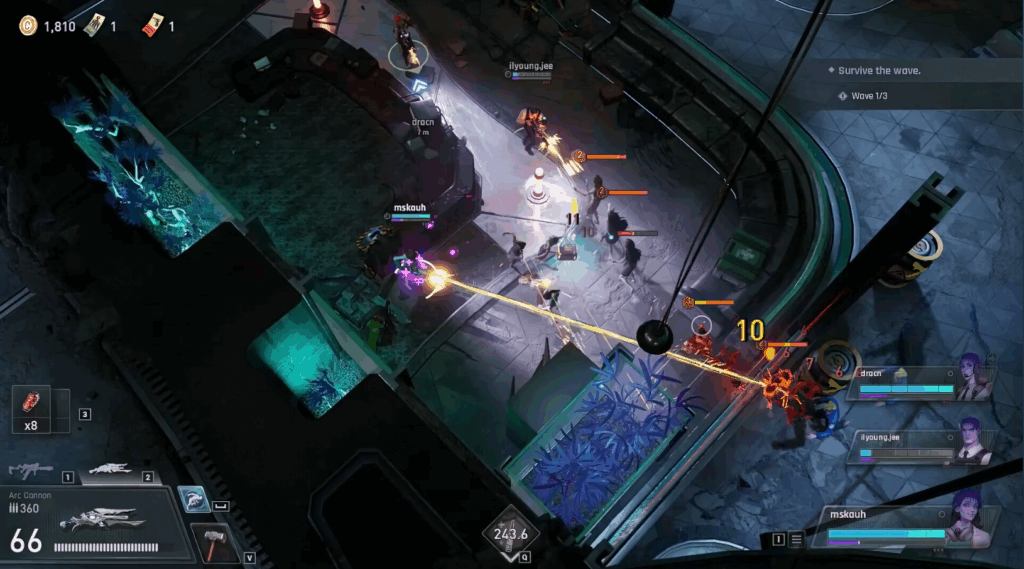Select teammate dracn's party panel
Image resolution: width=1024 pixels, height=569 pixels.
918,382
